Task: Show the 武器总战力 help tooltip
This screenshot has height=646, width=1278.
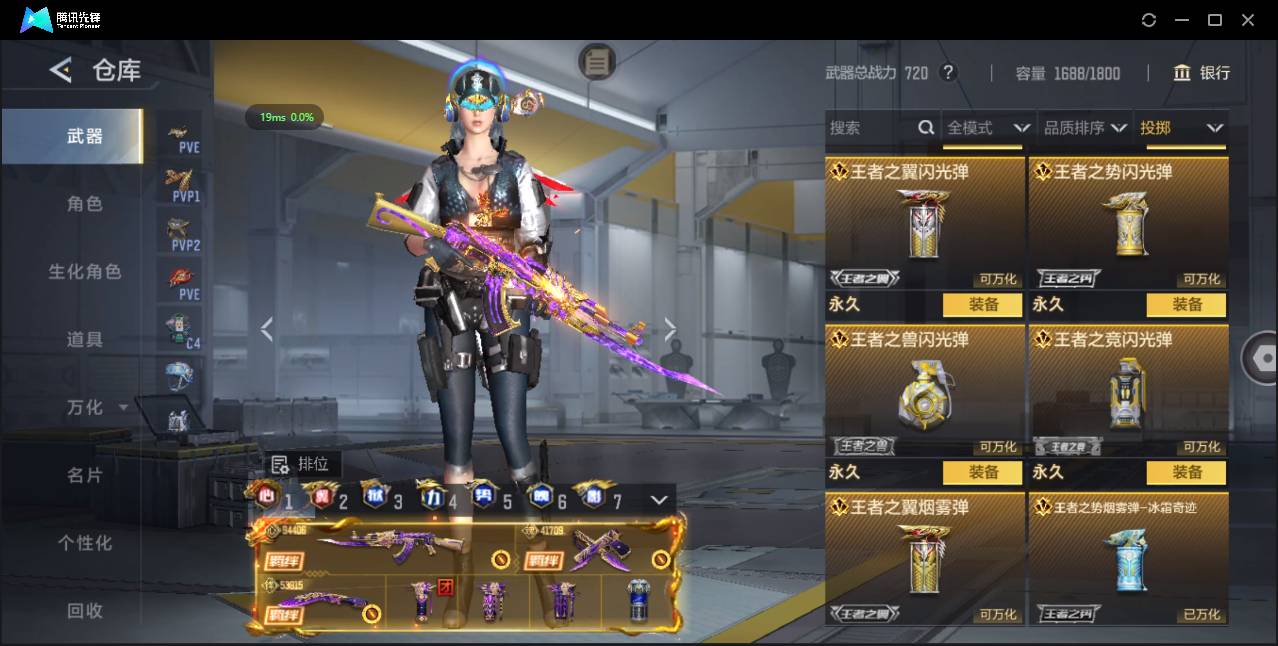Action: (948, 73)
